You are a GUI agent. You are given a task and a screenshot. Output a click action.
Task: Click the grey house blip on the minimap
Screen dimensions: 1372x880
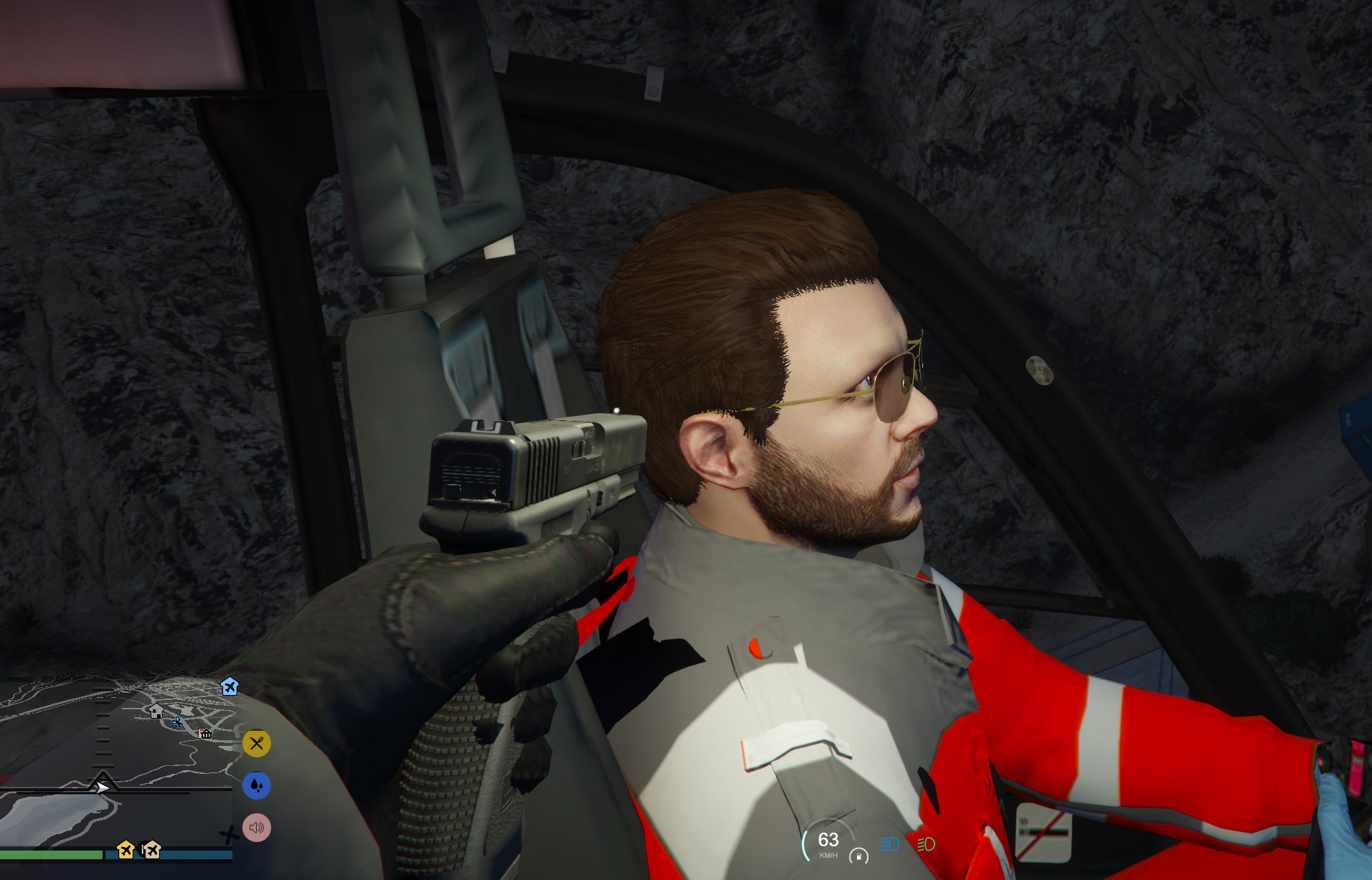[x=156, y=711]
